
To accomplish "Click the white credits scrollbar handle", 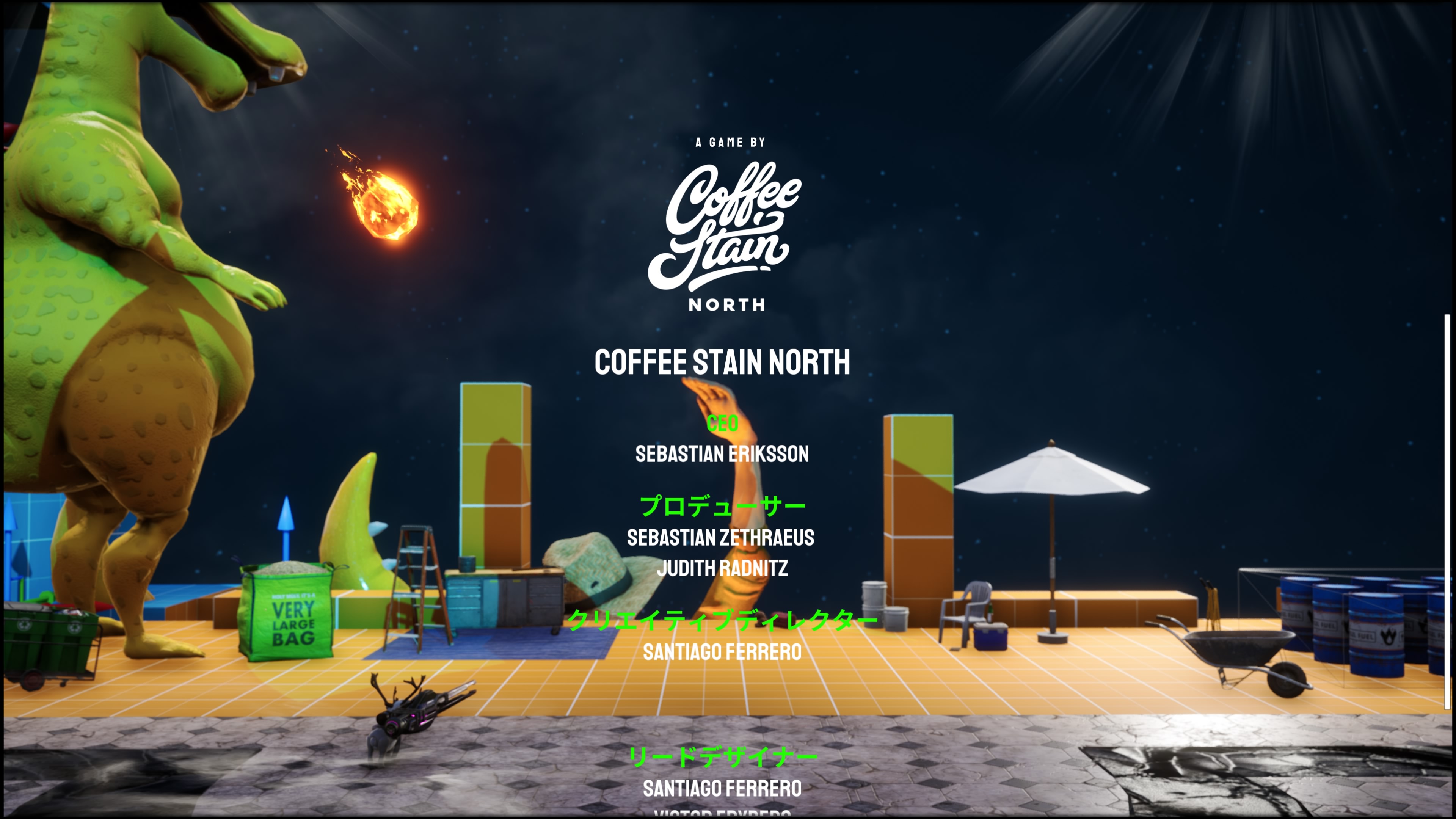I will coord(1447,511).
